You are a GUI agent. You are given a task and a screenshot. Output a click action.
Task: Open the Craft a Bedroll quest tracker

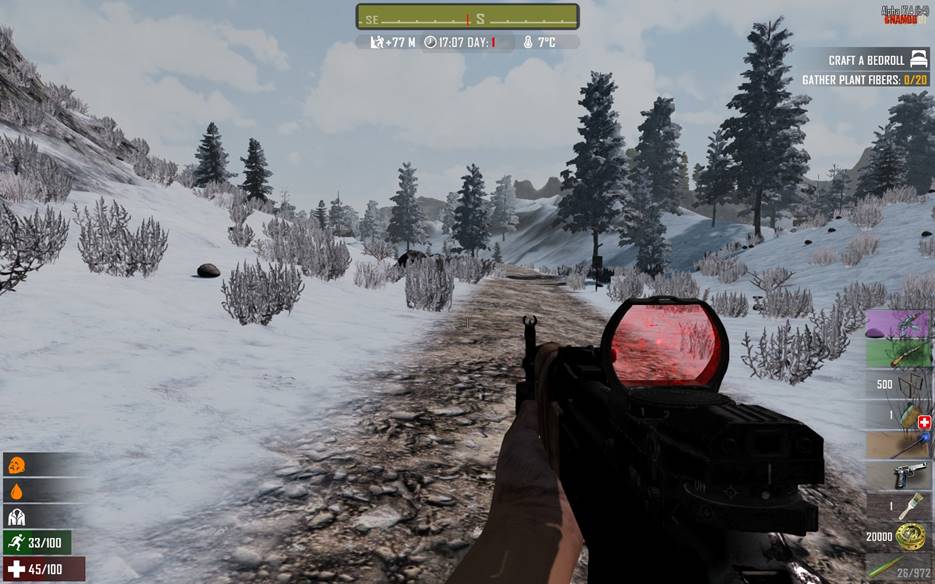pyautogui.click(x=865, y=61)
